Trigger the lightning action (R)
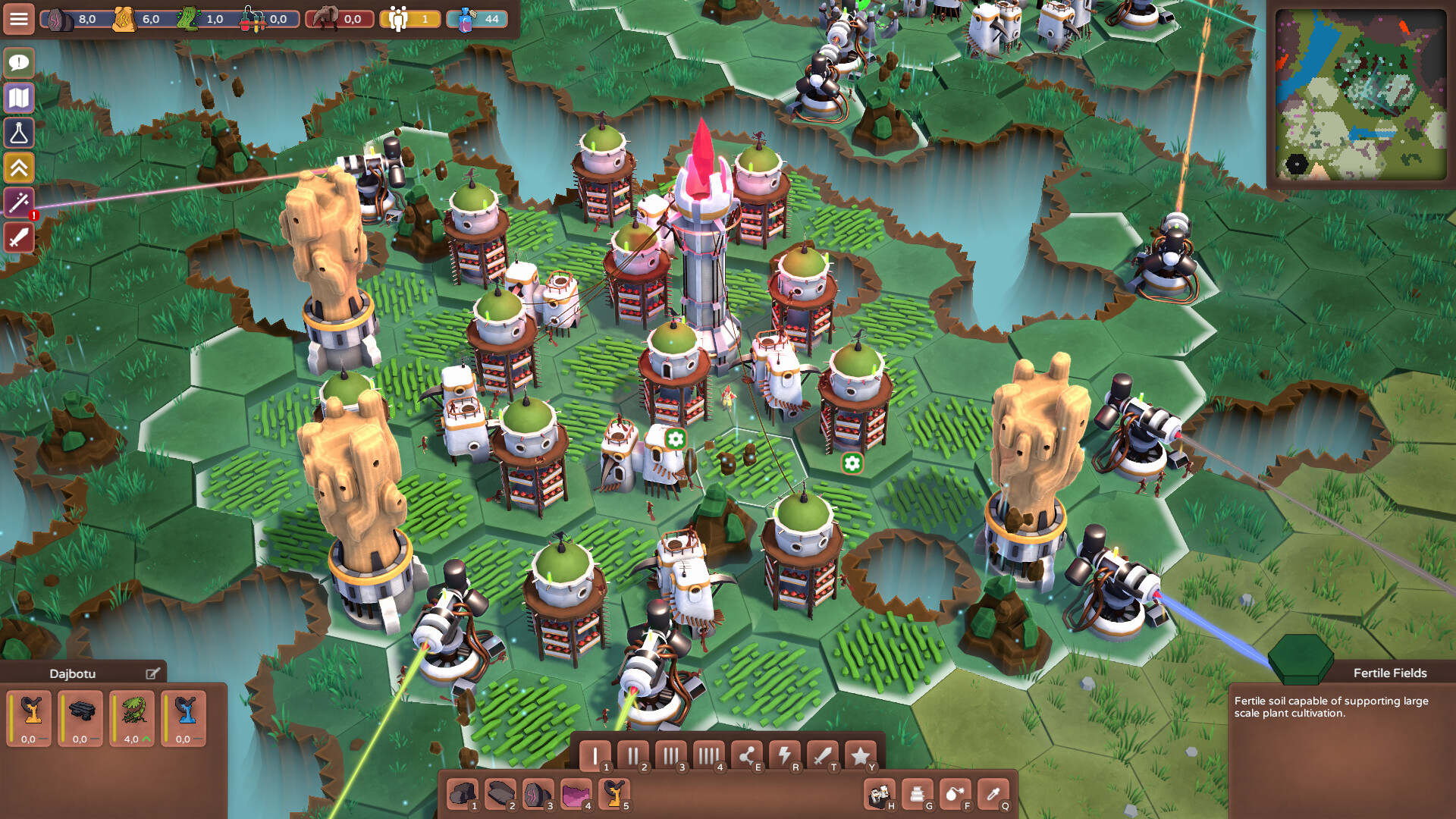Viewport: 1456px width, 819px height. (786, 755)
